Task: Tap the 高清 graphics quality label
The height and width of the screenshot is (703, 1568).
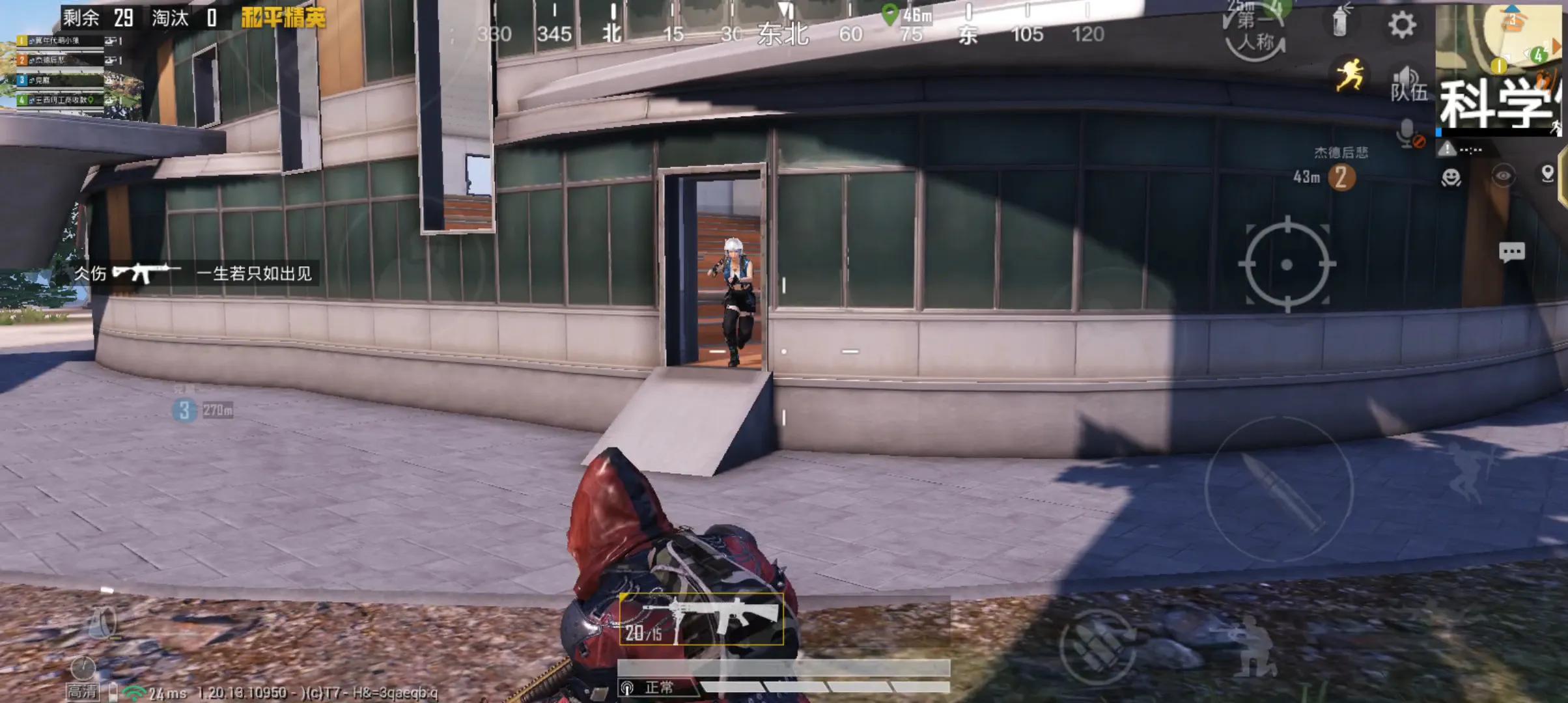Action: point(83,691)
